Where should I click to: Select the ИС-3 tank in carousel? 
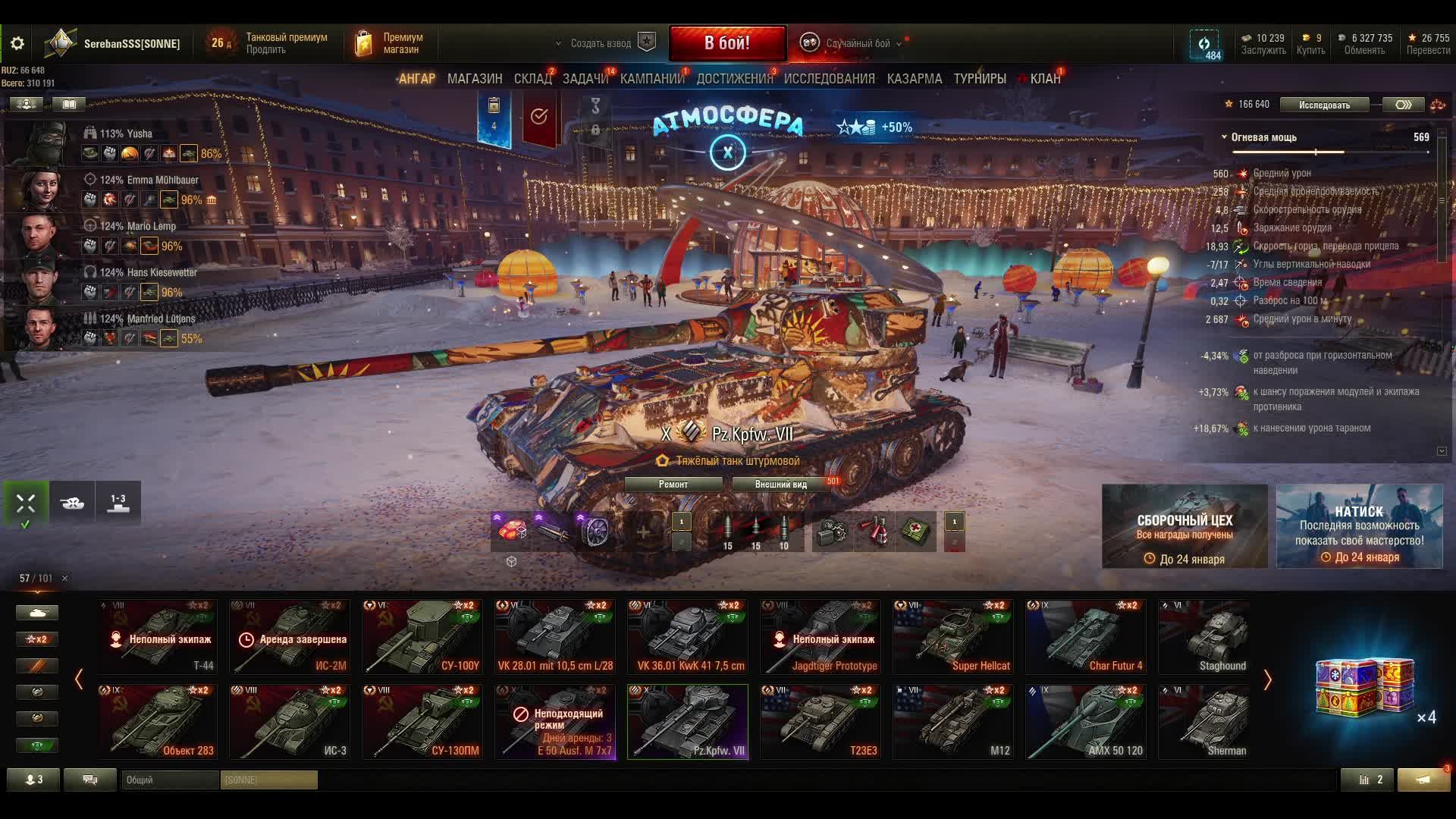pyautogui.click(x=290, y=721)
